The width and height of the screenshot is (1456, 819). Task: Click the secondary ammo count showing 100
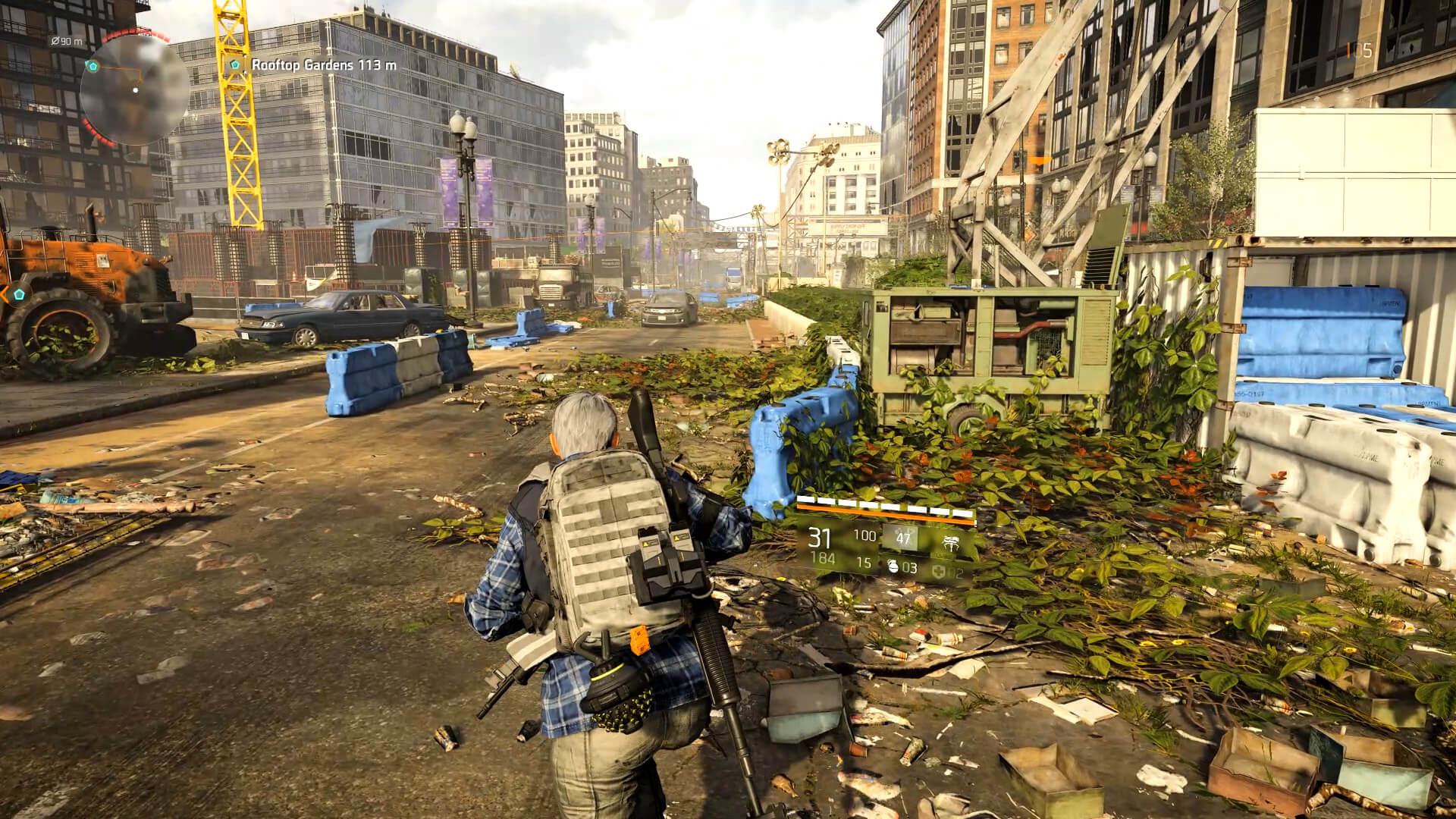coord(864,535)
